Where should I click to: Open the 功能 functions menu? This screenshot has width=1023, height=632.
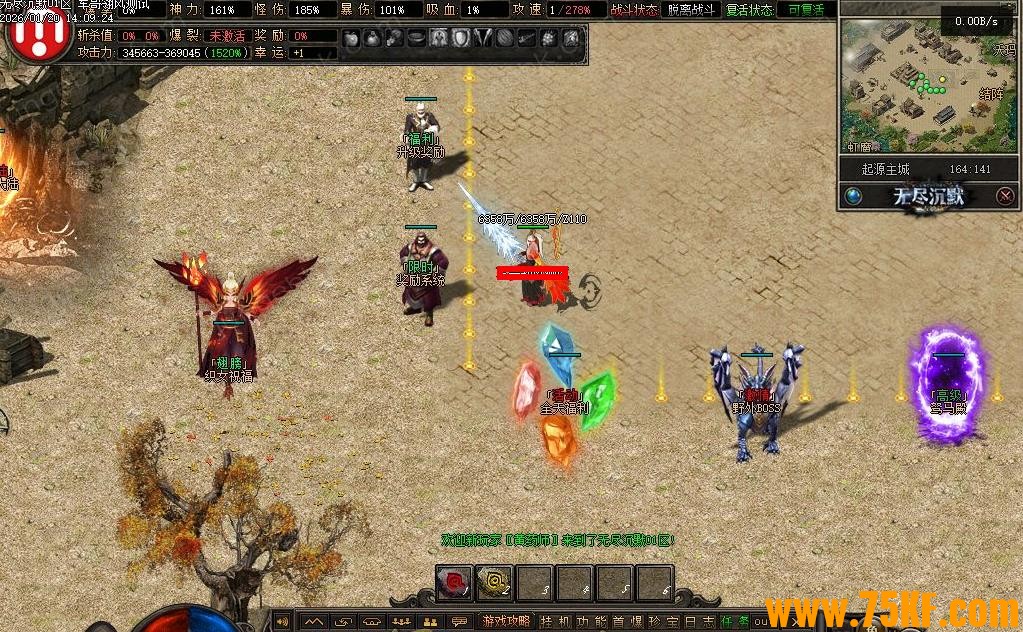click(591, 622)
